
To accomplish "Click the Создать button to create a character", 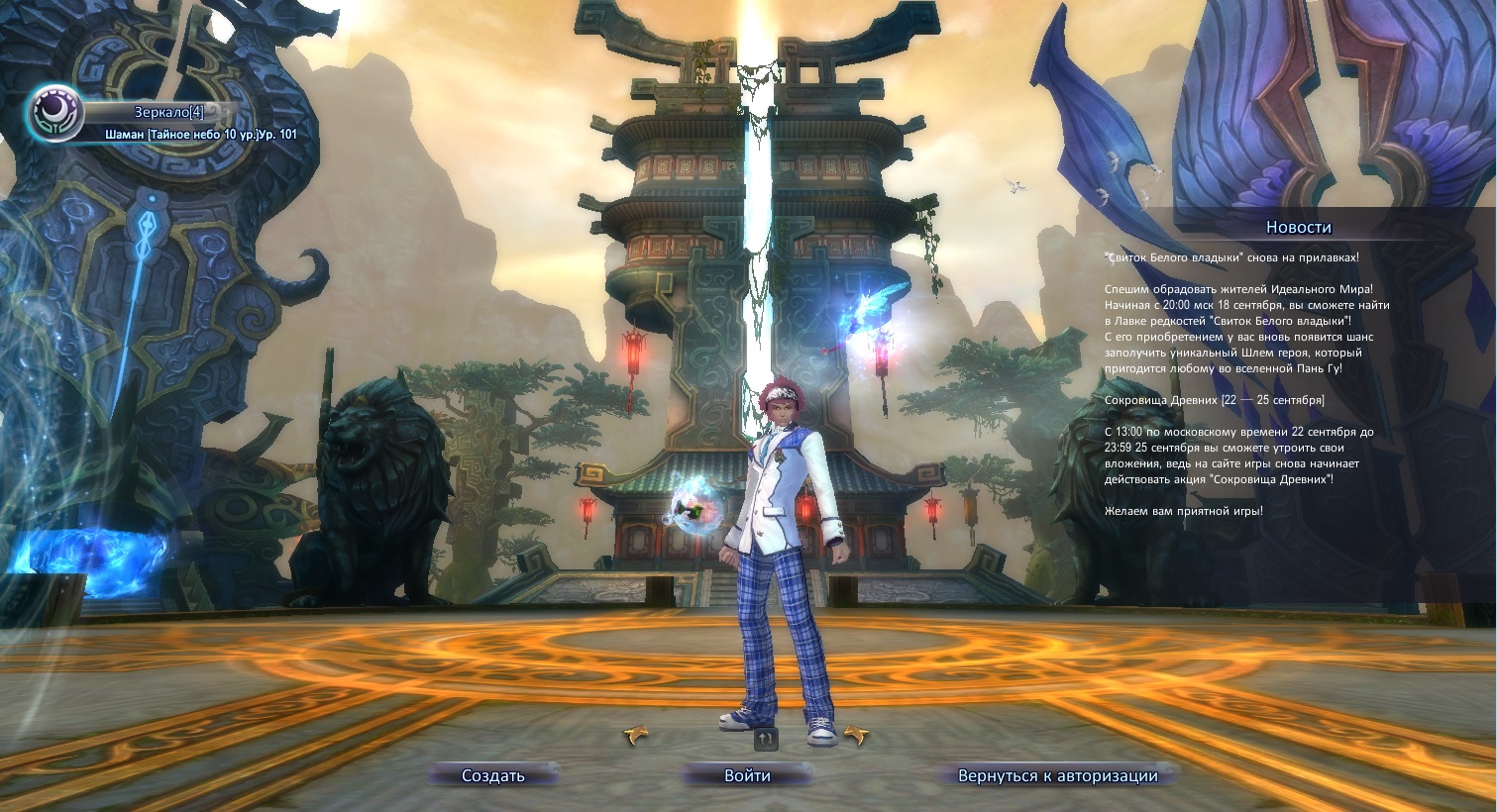I will click(x=493, y=775).
